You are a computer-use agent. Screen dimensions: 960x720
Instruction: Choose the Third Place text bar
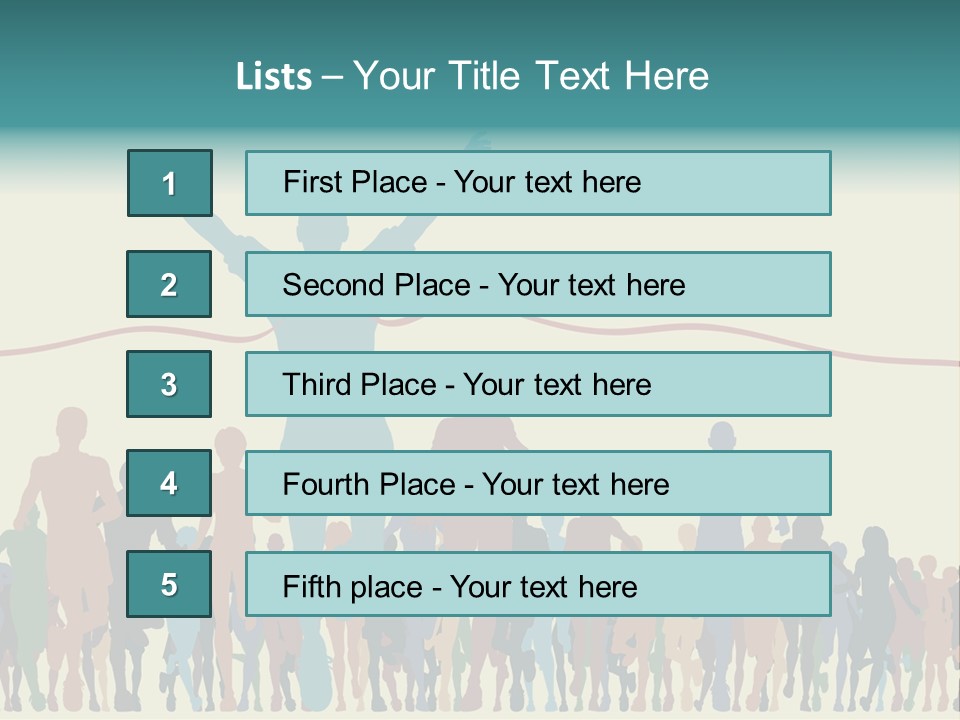pos(538,384)
